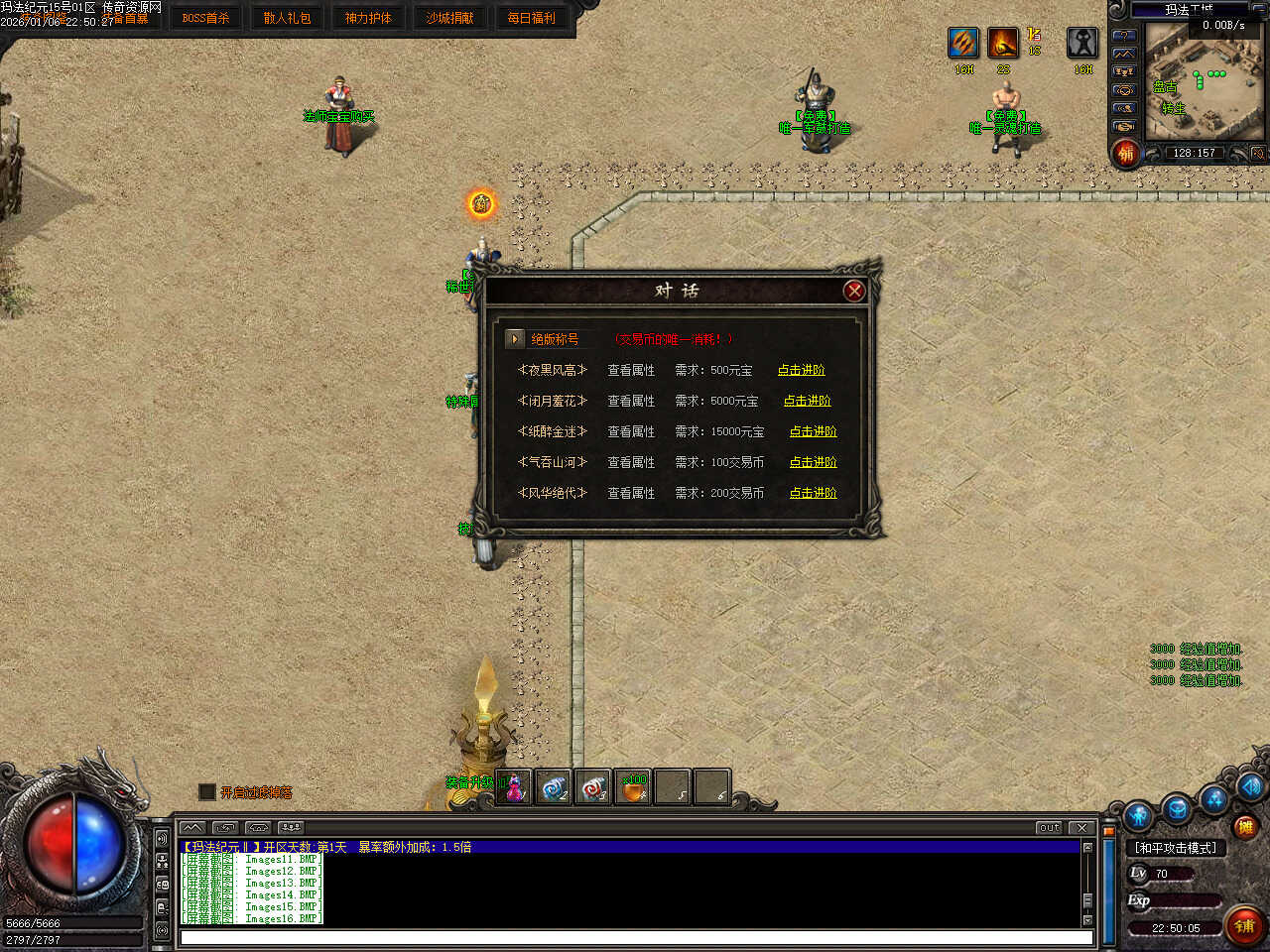The width and height of the screenshot is (1270, 952).
Task: Click 点击进阶 for the 夜黑风高 title
Action: point(801,370)
